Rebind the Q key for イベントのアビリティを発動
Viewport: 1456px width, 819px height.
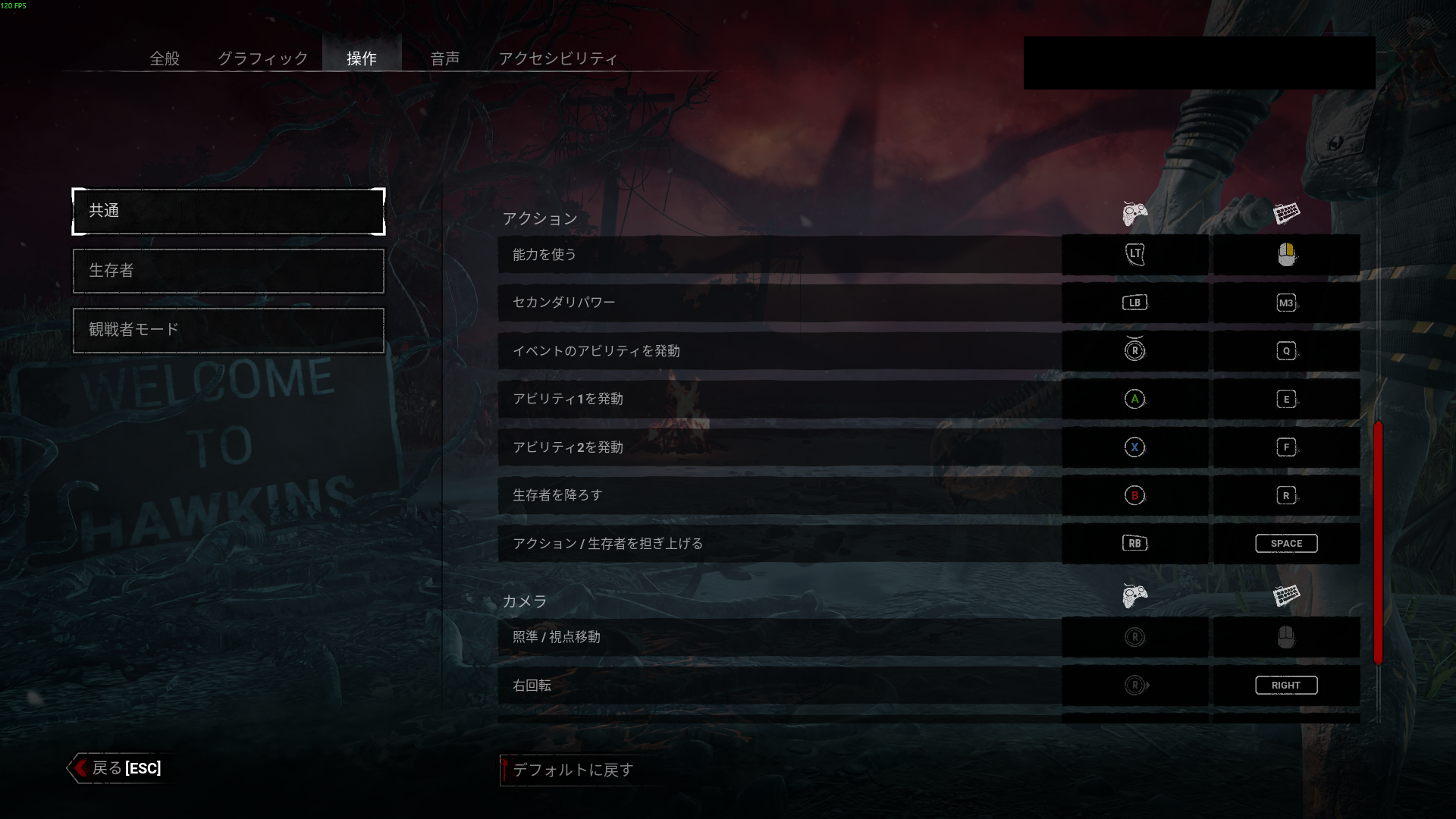click(x=1286, y=351)
